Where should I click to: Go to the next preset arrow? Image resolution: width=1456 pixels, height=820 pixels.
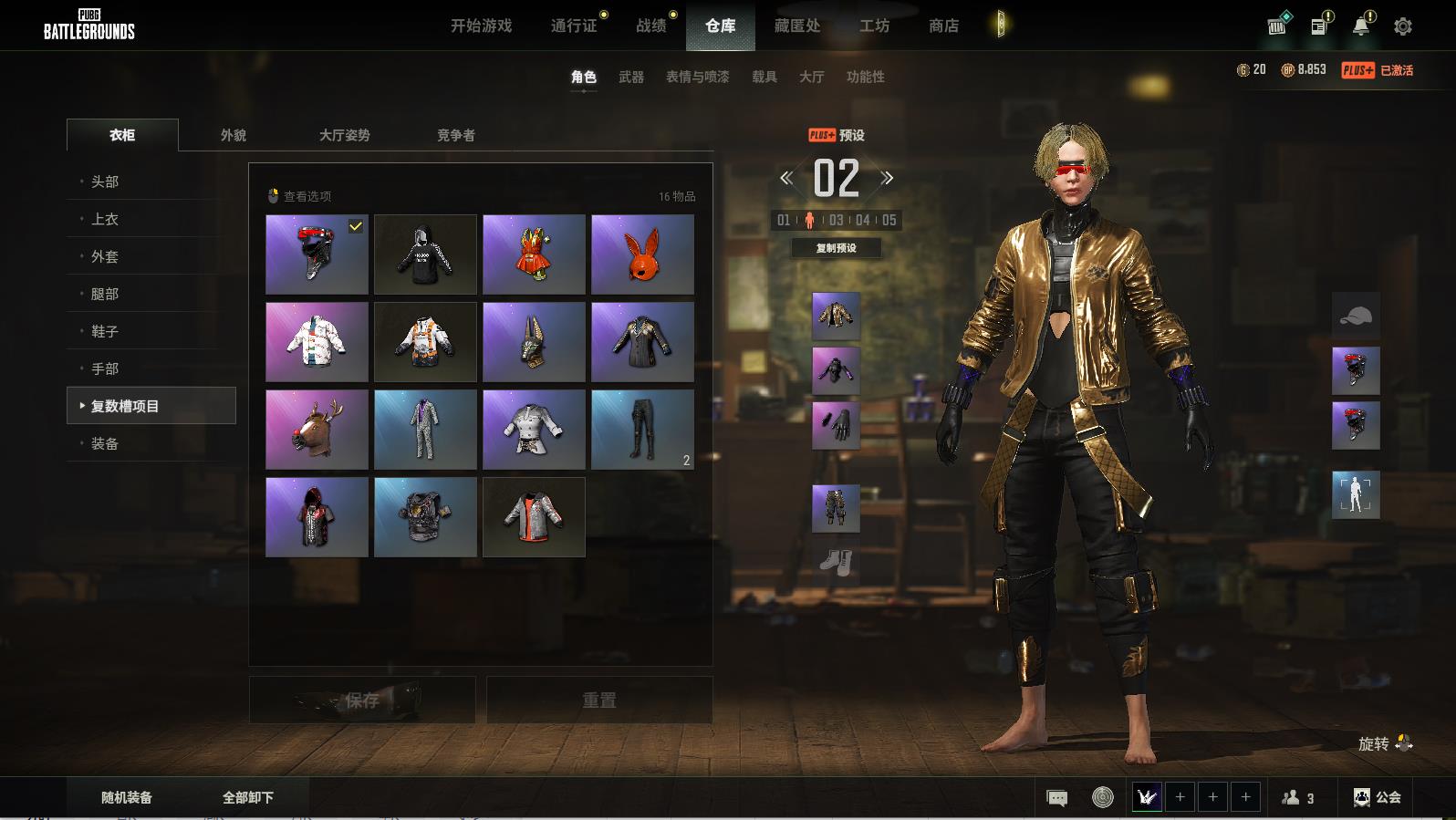coord(887,178)
